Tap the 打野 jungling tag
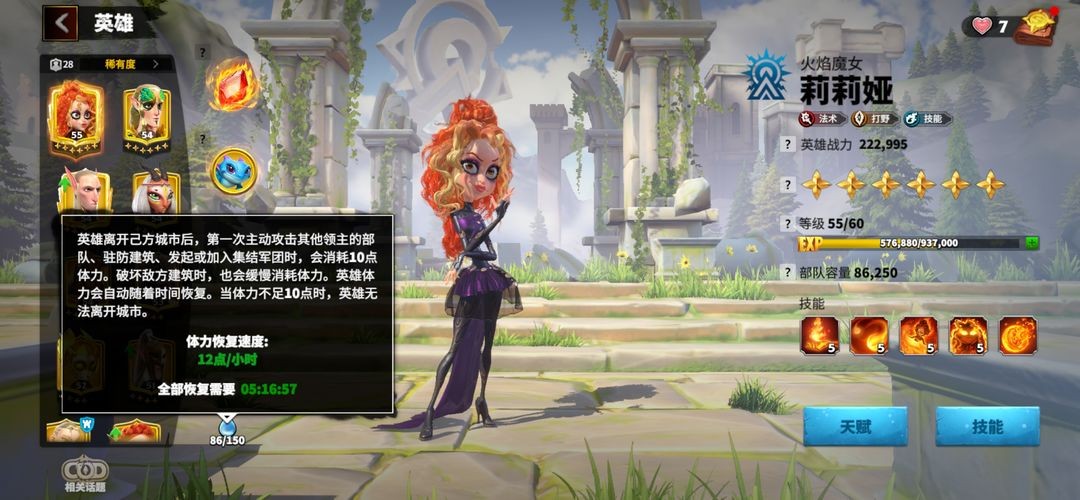Viewport: 1080px width, 500px height. tap(871, 119)
